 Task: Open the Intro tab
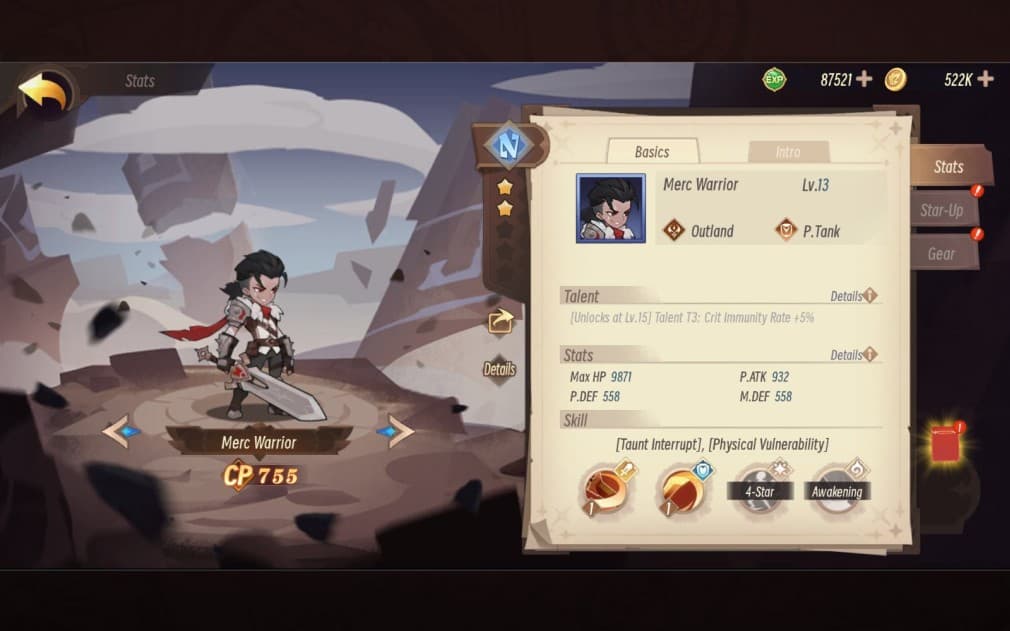pyautogui.click(x=788, y=152)
